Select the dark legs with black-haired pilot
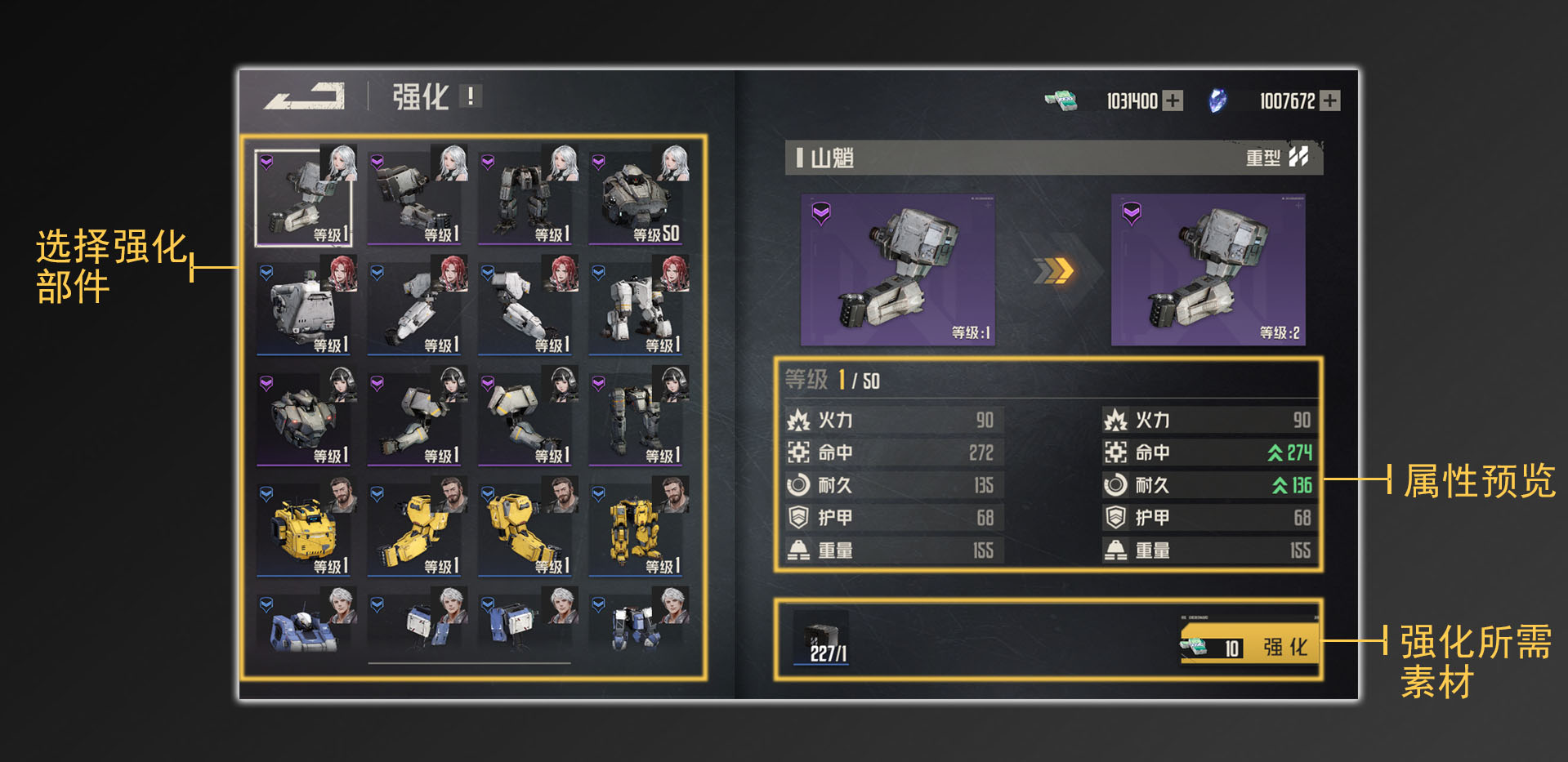Image resolution: width=1568 pixels, height=762 pixels. (x=637, y=417)
